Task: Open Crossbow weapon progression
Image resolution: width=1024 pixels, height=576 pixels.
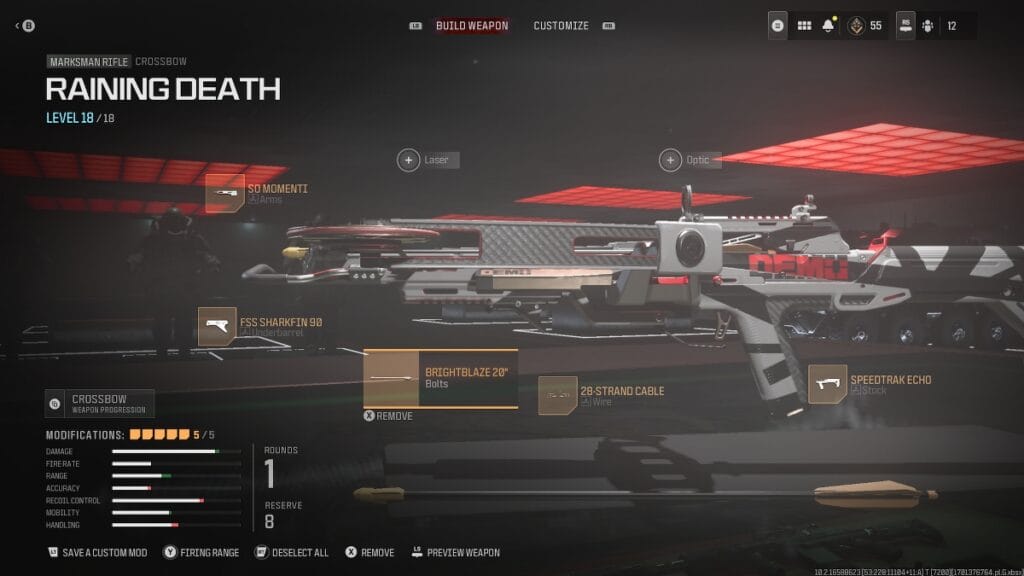Action: tap(100, 404)
